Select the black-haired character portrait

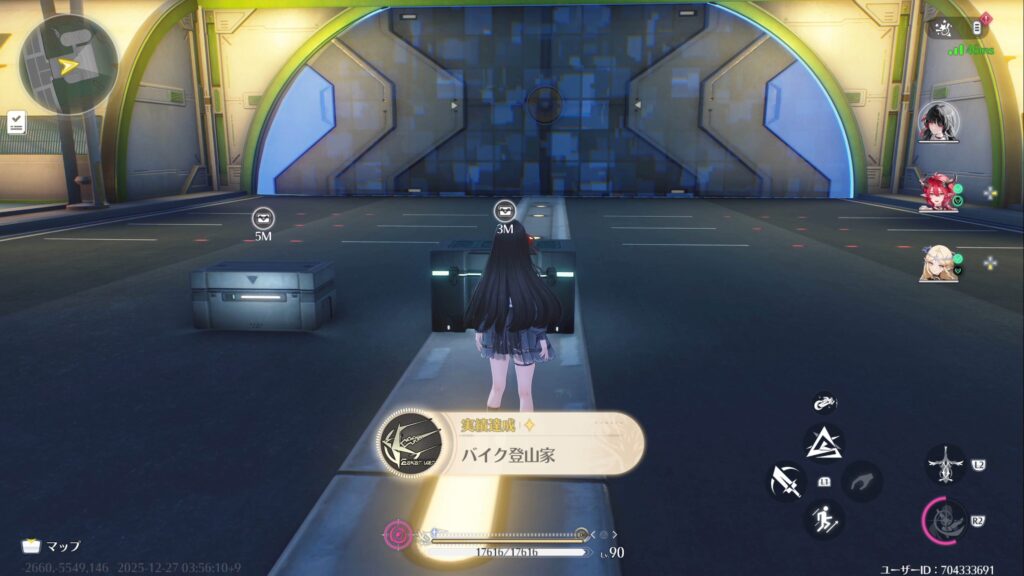(x=939, y=122)
